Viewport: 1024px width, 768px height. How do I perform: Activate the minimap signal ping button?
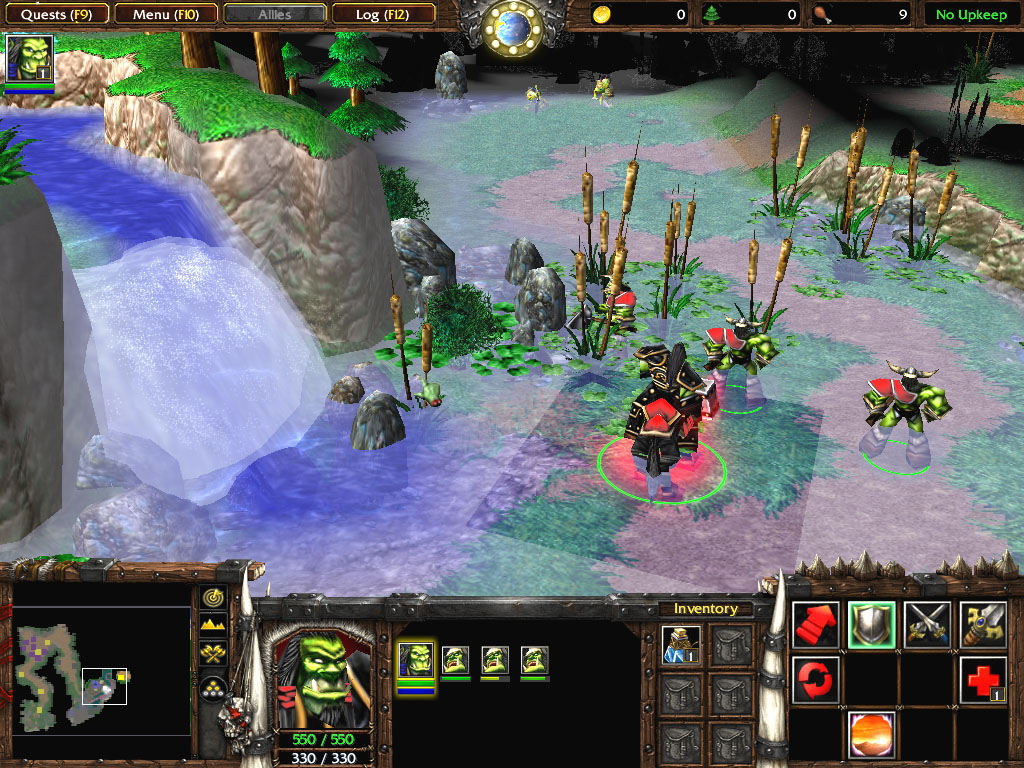tap(213, 598)
